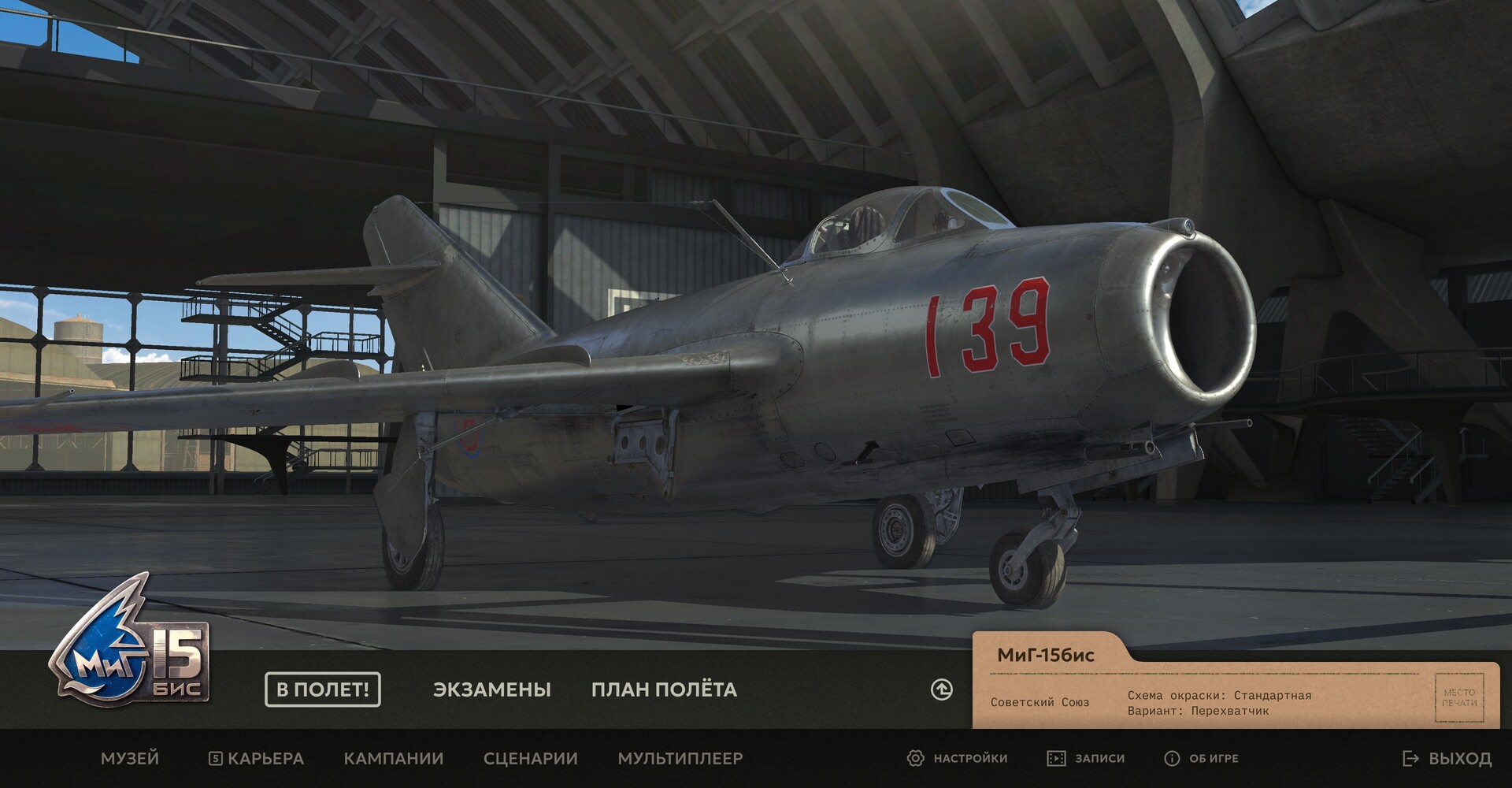Choose СЦЕНАРИИ
The image size is (1512, 788).
[x=531, y=758]
